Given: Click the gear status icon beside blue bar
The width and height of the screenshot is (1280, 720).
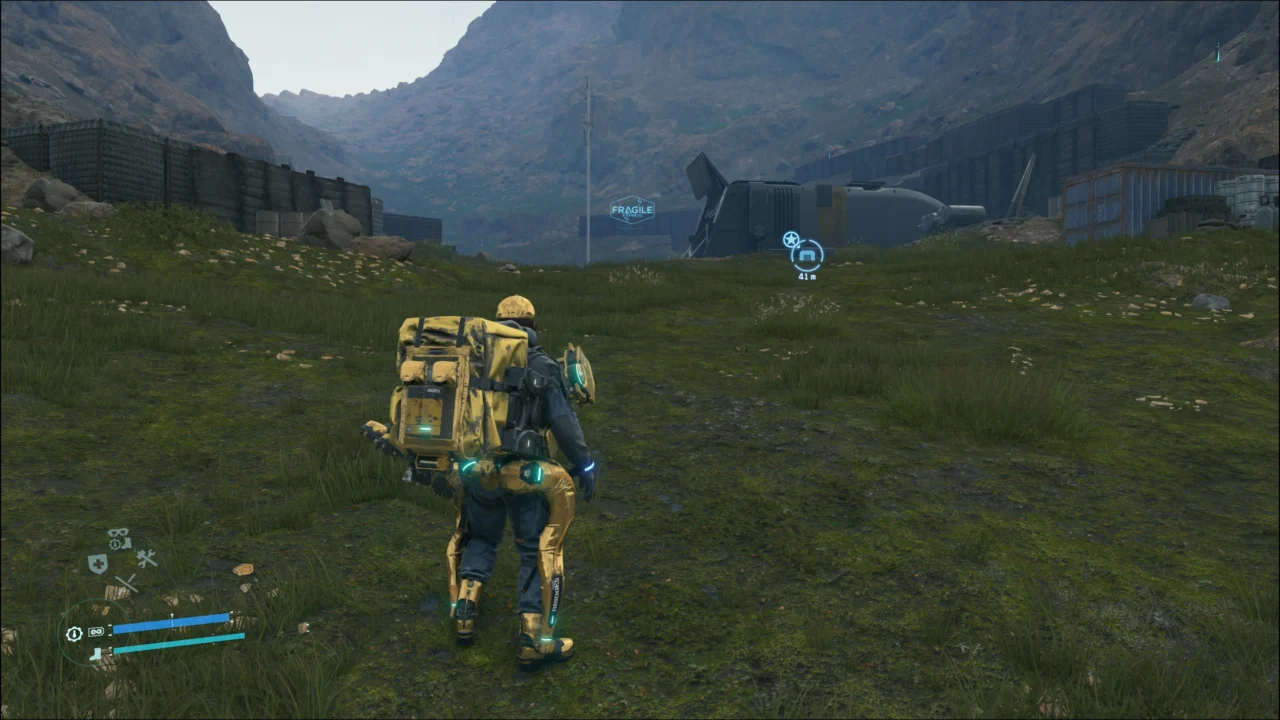Looking at the screenshot, I should (x=74, y=633).
